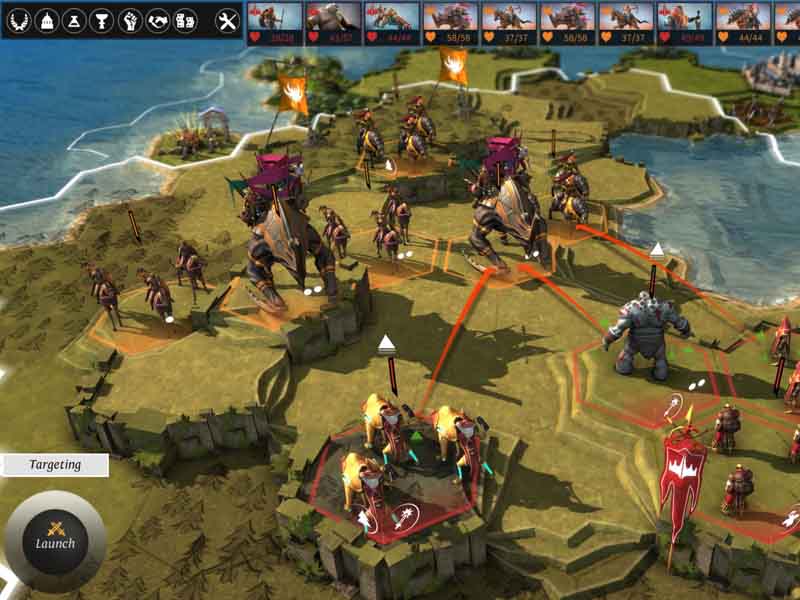The height and width of the screenshot is (600, 800).
Task: Show the research flask screen
Action: tap(73, 20)
